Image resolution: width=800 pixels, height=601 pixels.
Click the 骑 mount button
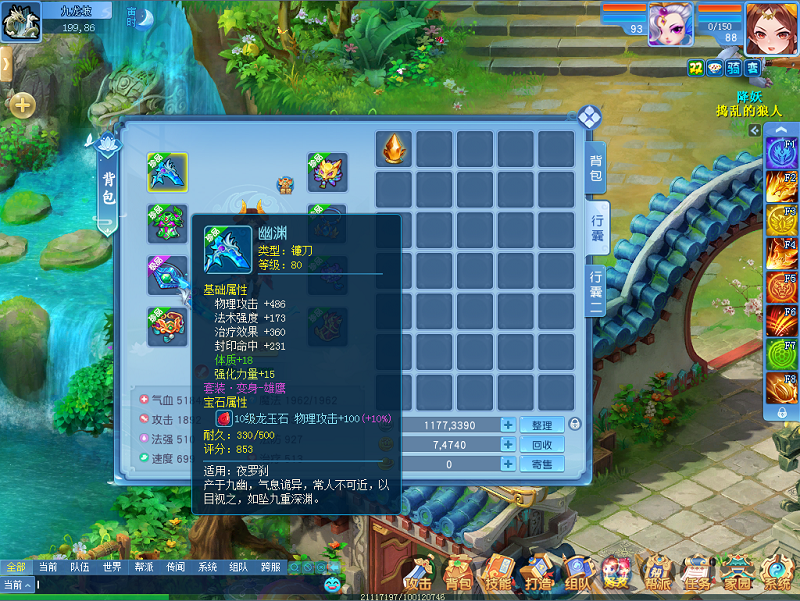[x=732, y=67]
